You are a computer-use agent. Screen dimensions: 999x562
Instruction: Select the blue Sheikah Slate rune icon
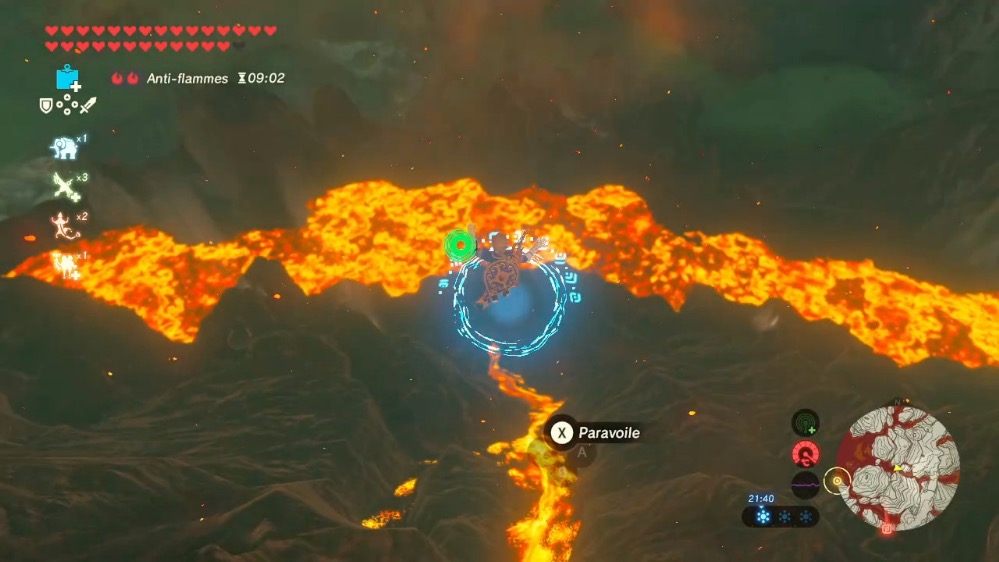68,78
